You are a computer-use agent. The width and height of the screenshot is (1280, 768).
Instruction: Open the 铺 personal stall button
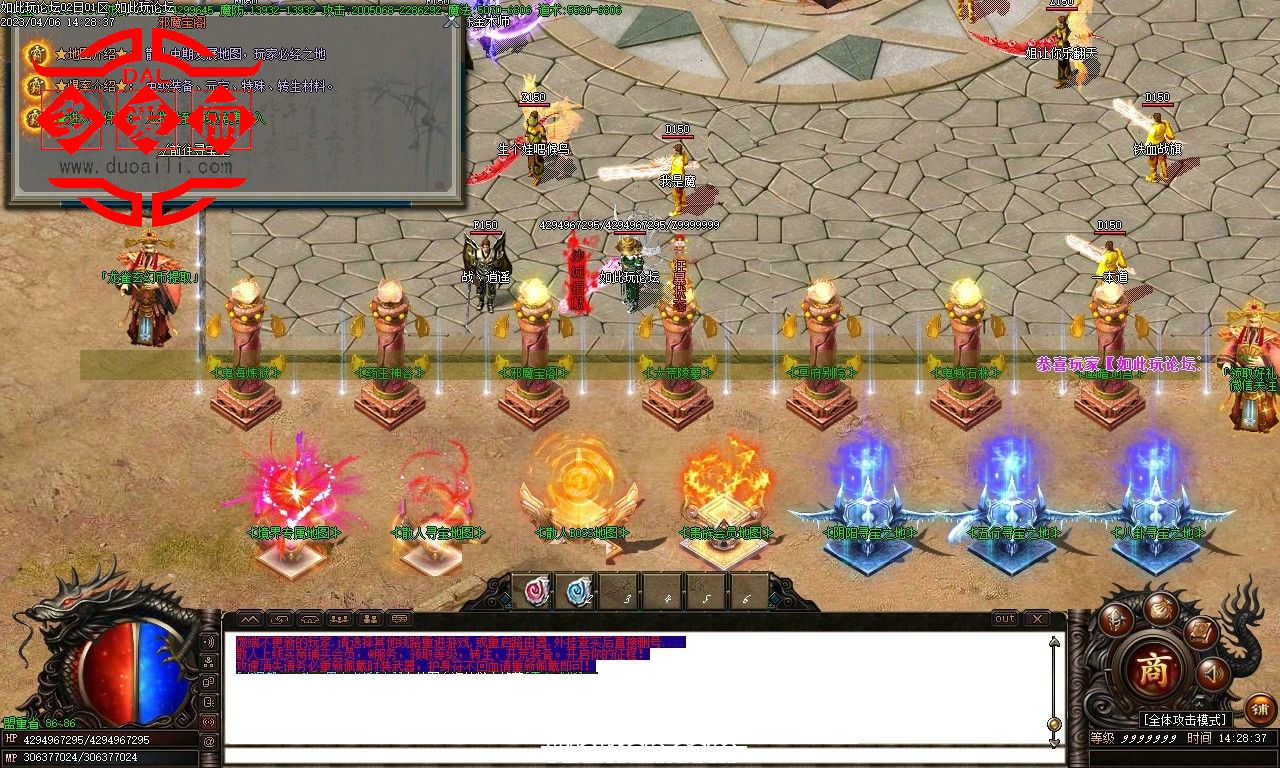(x=1260, y=708)
